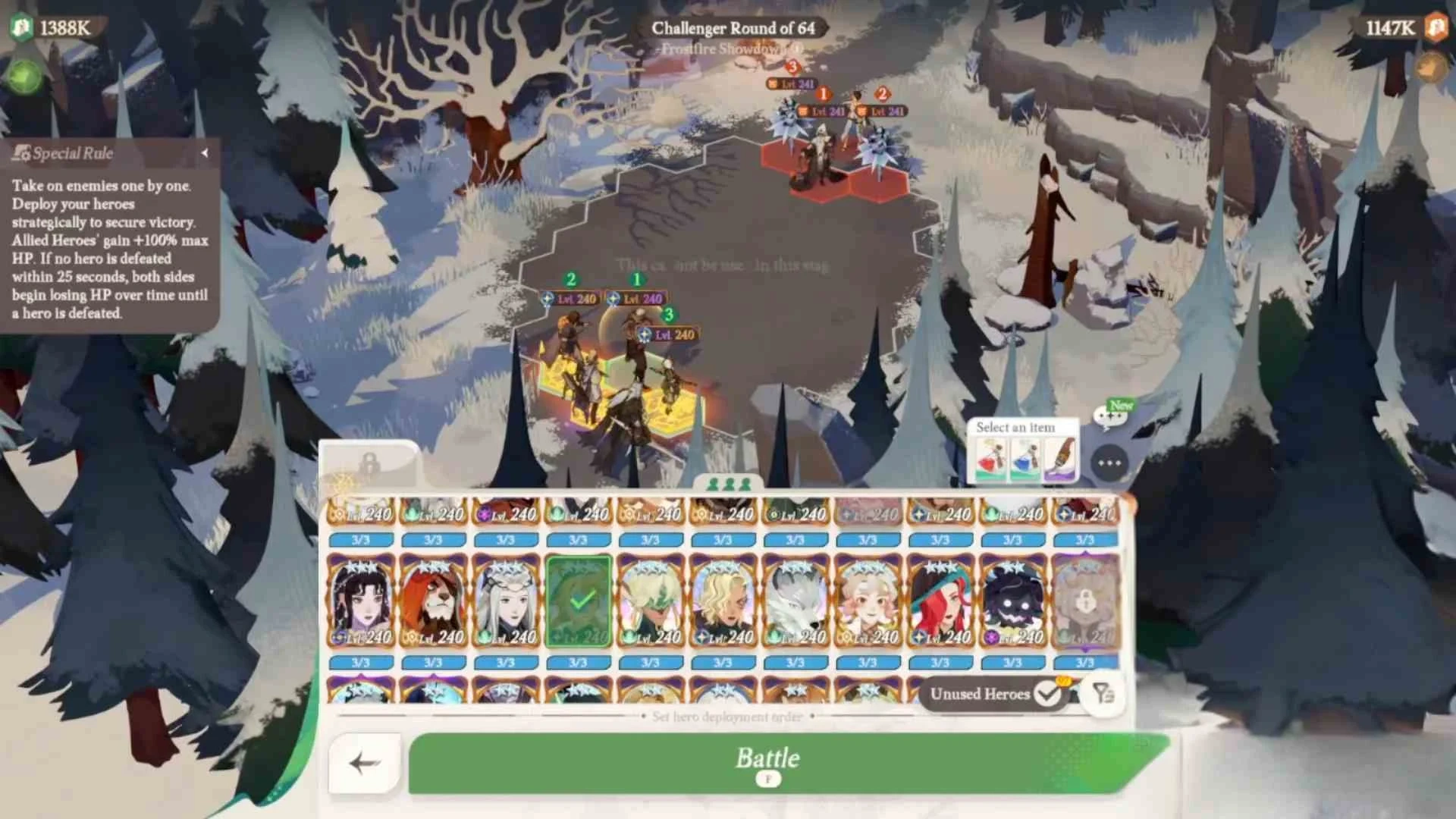Image resolution: width=1456 pixels, height=819 pixels.
Task: Click the back arrow button
Action: [366, 762]
